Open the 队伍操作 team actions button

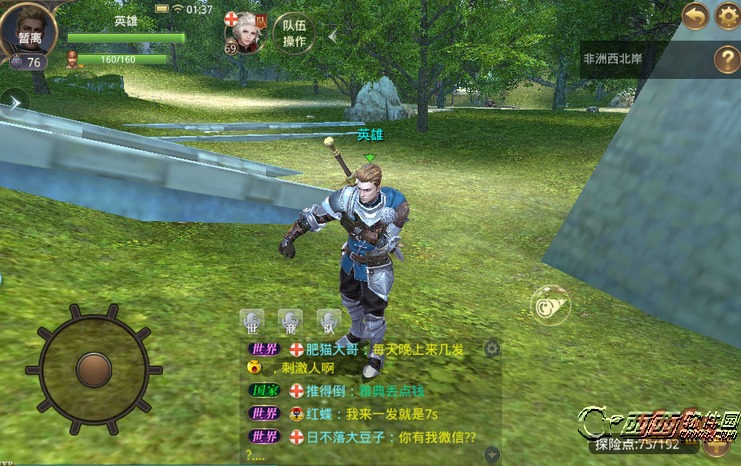(x=294, y=34)
